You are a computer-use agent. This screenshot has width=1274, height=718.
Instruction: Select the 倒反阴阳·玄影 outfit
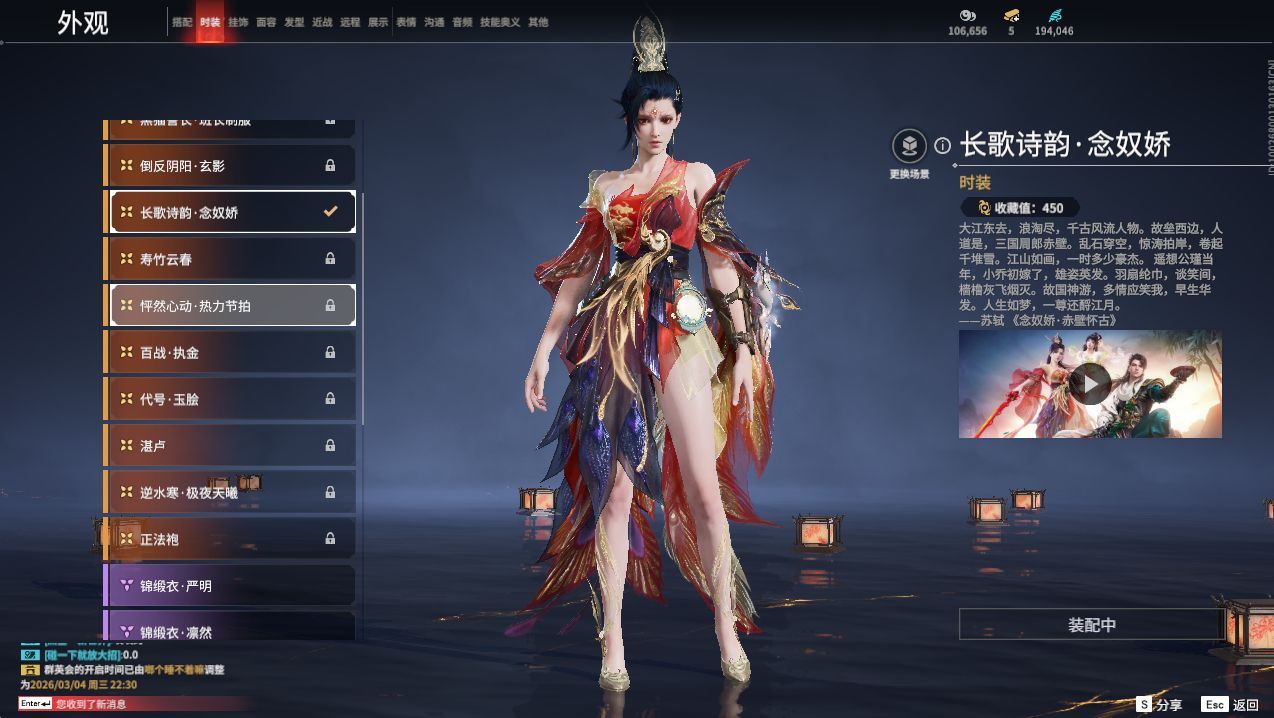[x=230, y=166]
